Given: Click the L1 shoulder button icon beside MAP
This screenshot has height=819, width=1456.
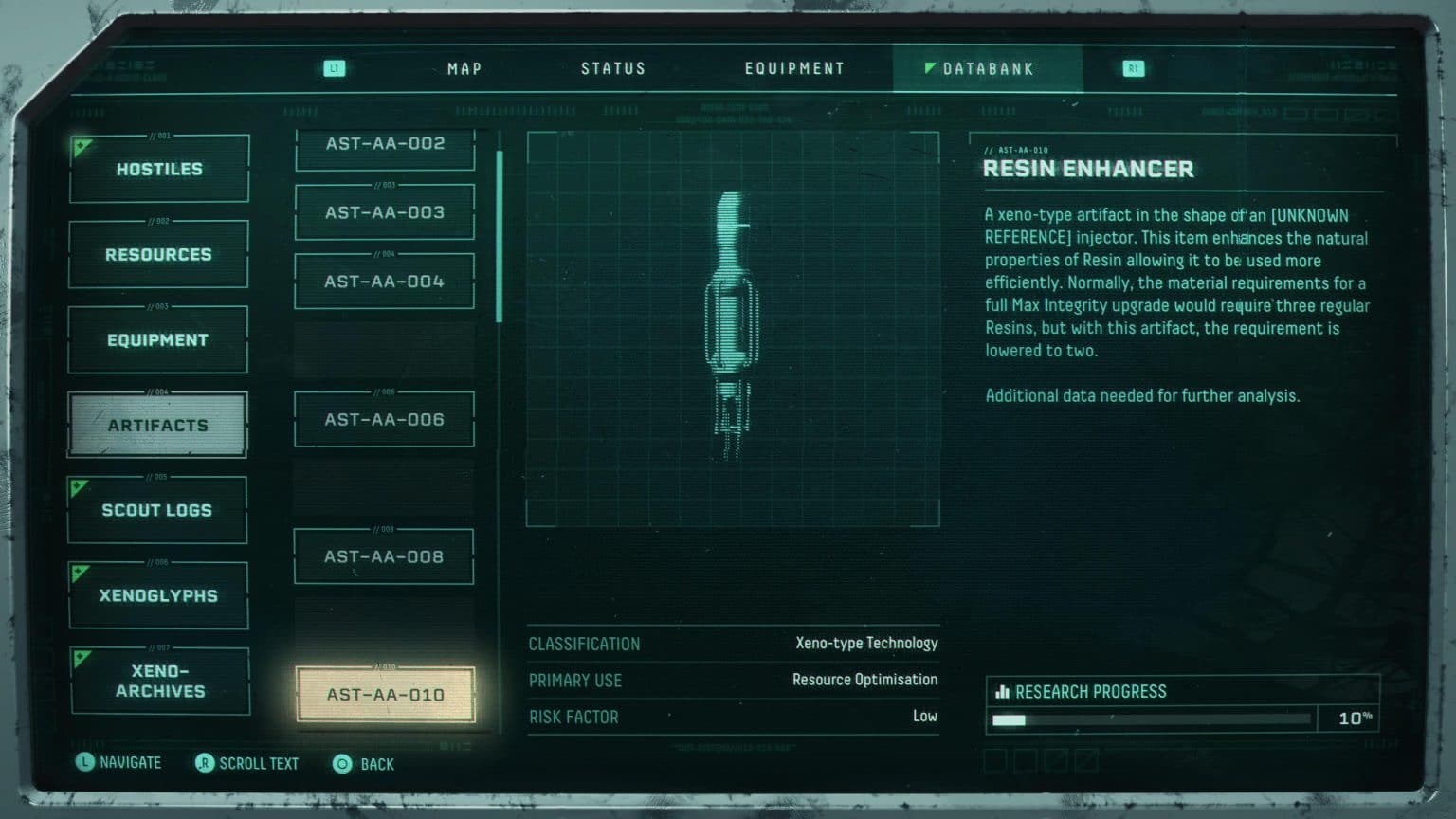Looking at the screenshot, I should coord(334,67).
